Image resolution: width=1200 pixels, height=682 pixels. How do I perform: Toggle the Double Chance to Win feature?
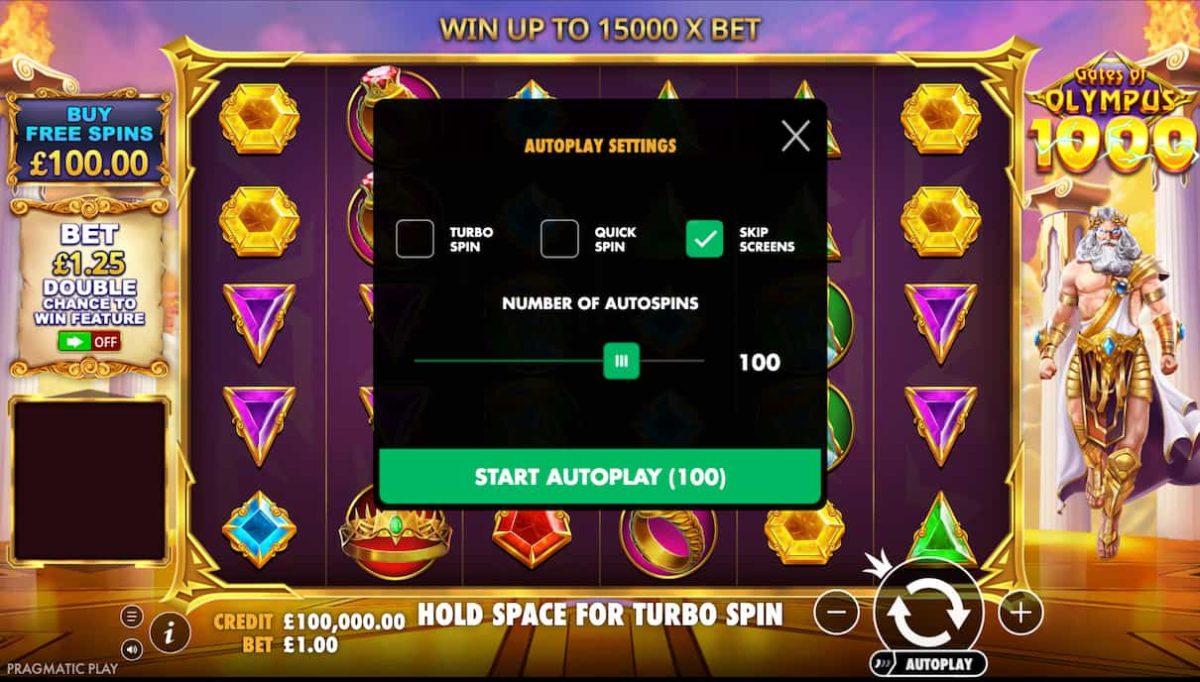click(x=89, y=341)
